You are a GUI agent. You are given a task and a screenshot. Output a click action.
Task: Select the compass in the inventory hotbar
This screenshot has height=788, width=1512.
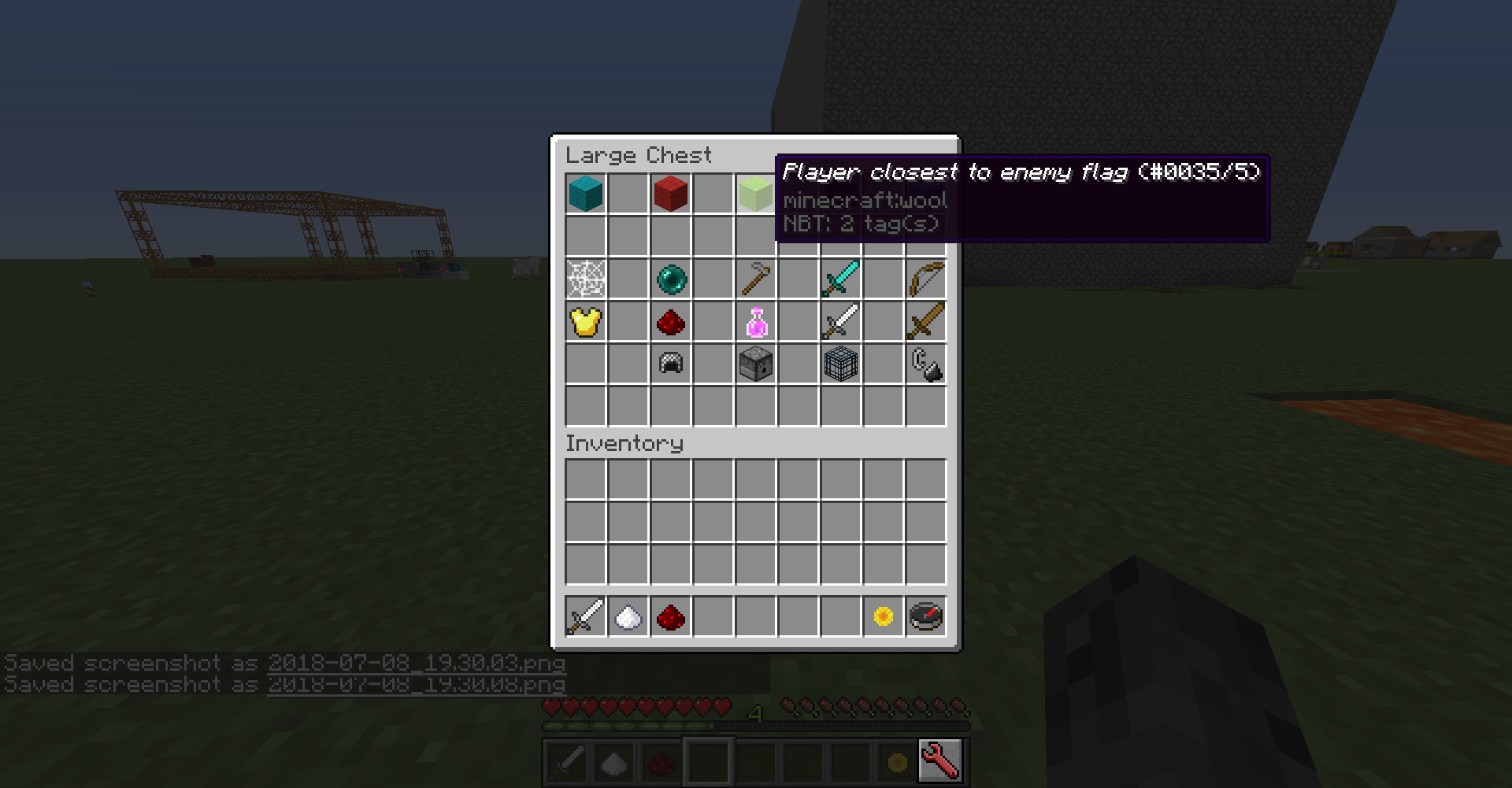(x=925, y=616)
